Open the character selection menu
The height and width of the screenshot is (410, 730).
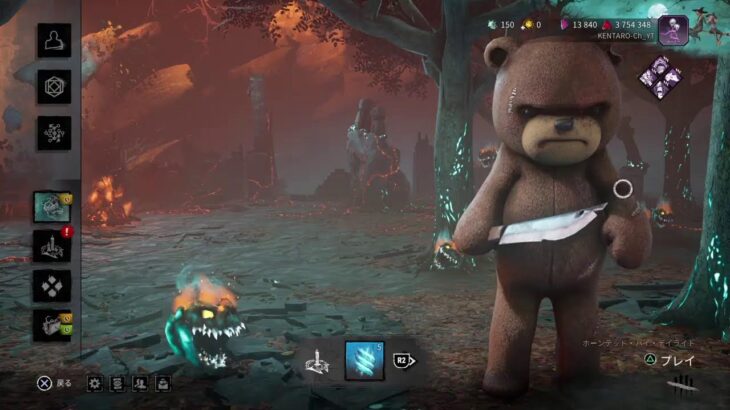(54, 40)
